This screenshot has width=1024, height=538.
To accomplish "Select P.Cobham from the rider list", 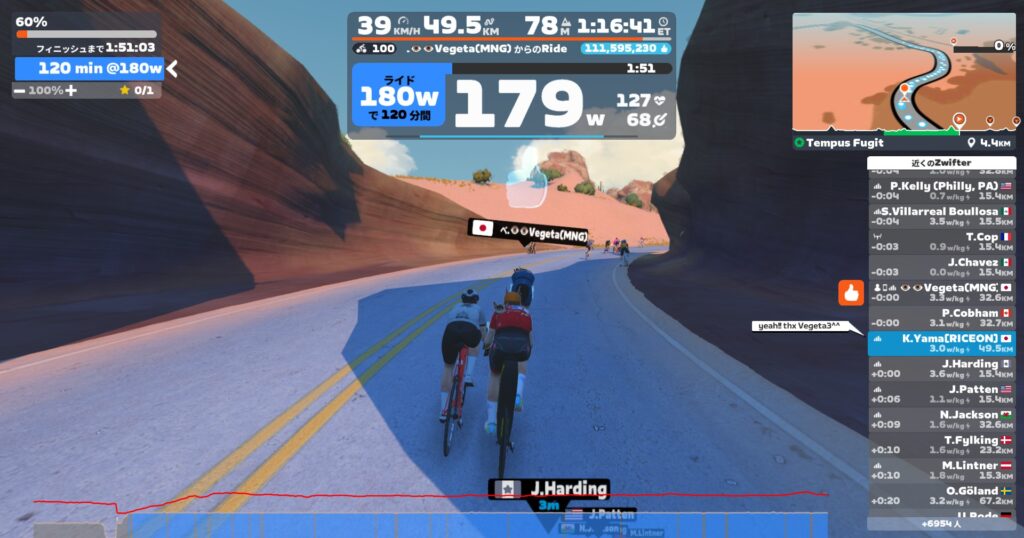I will [x=941, y=318].
